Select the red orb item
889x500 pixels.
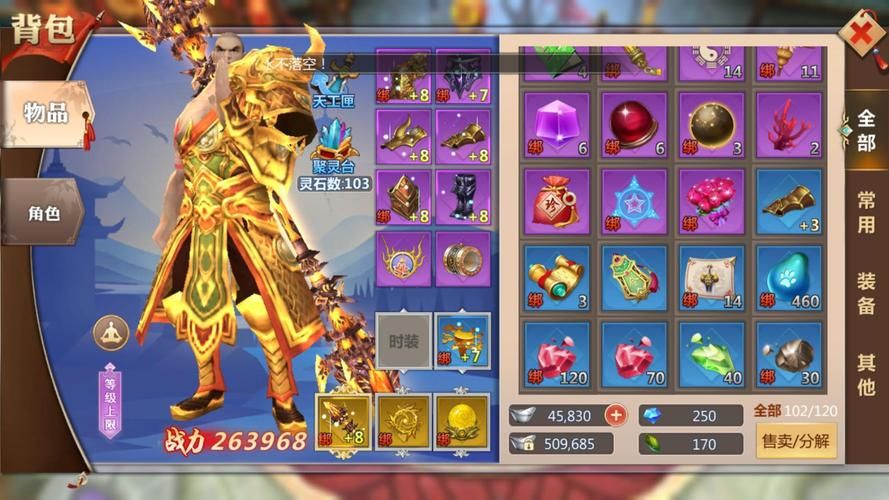pyautogui.click(x=634, y=125)
